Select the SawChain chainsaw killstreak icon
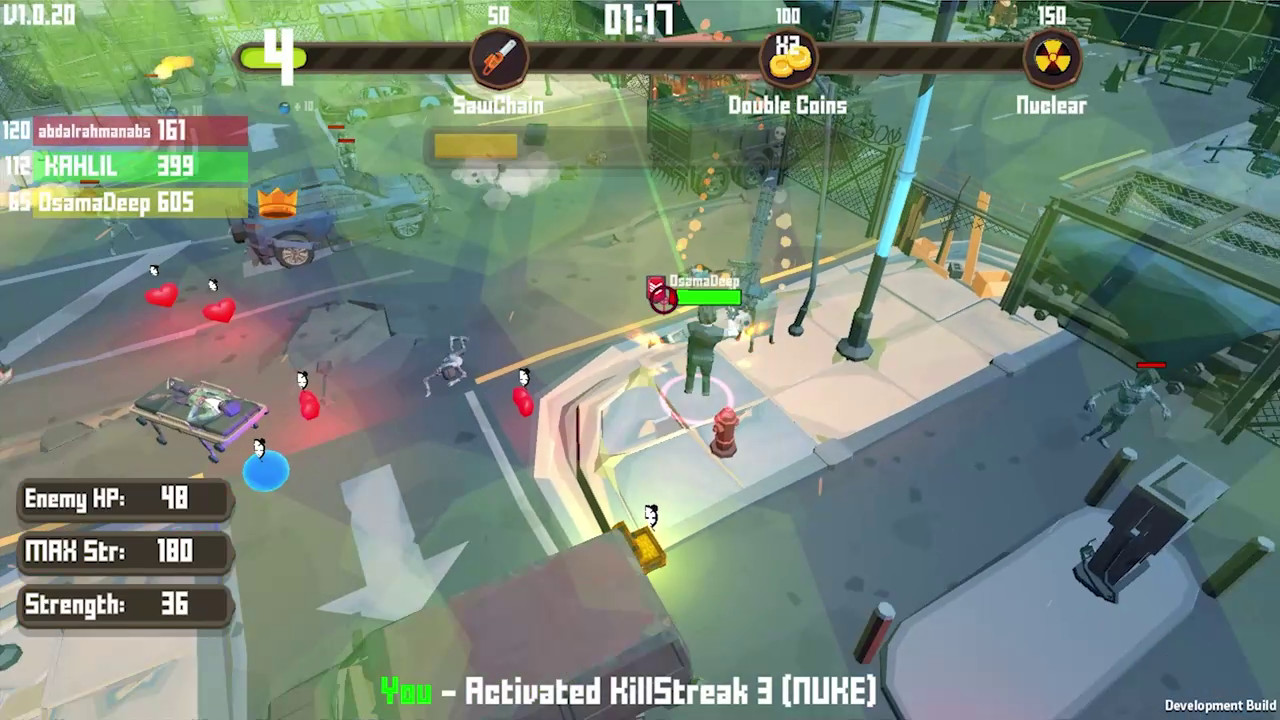 [499, 58]
